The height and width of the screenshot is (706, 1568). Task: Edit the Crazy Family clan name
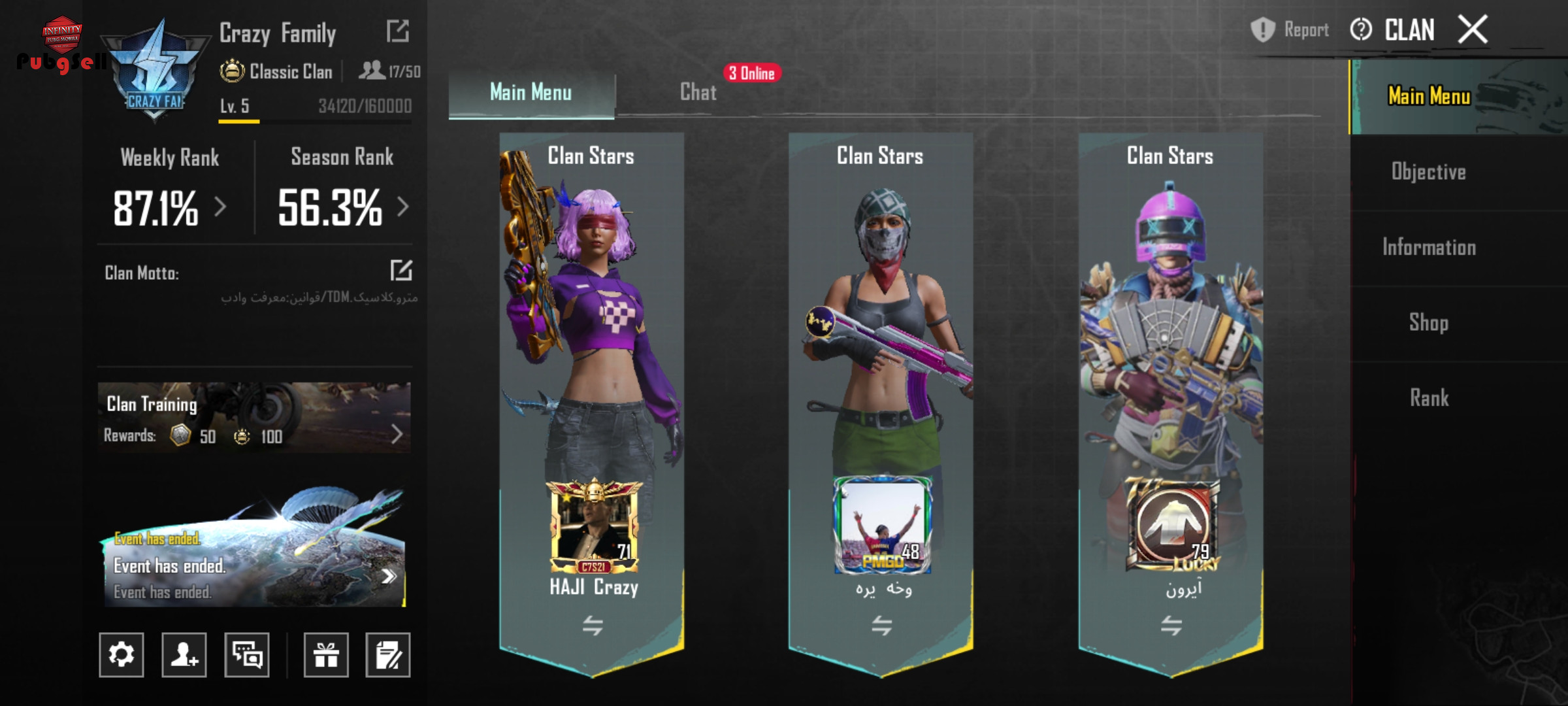click(x=398, y=31)
